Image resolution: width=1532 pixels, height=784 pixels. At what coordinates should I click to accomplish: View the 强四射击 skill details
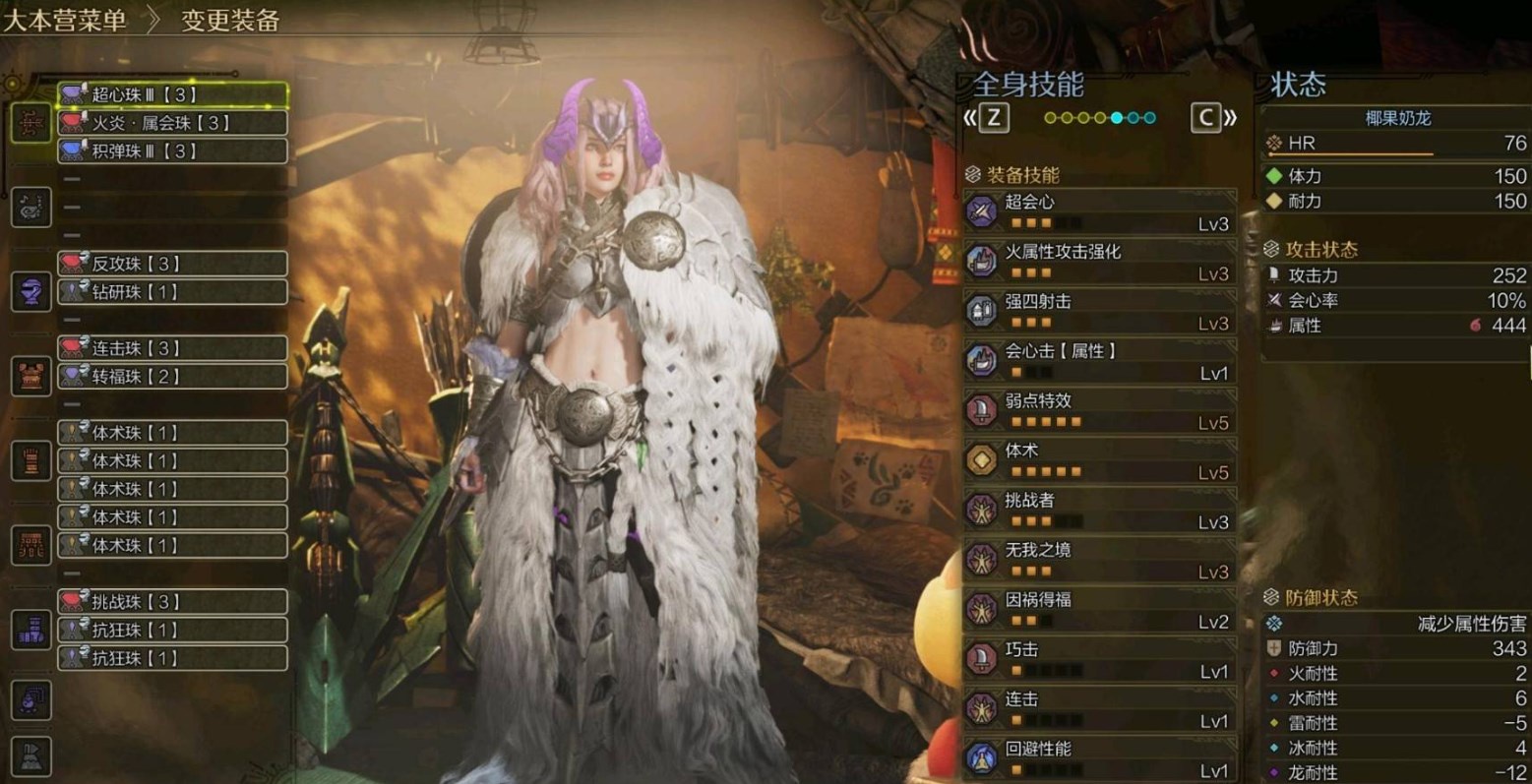[x=1100, y=311]
